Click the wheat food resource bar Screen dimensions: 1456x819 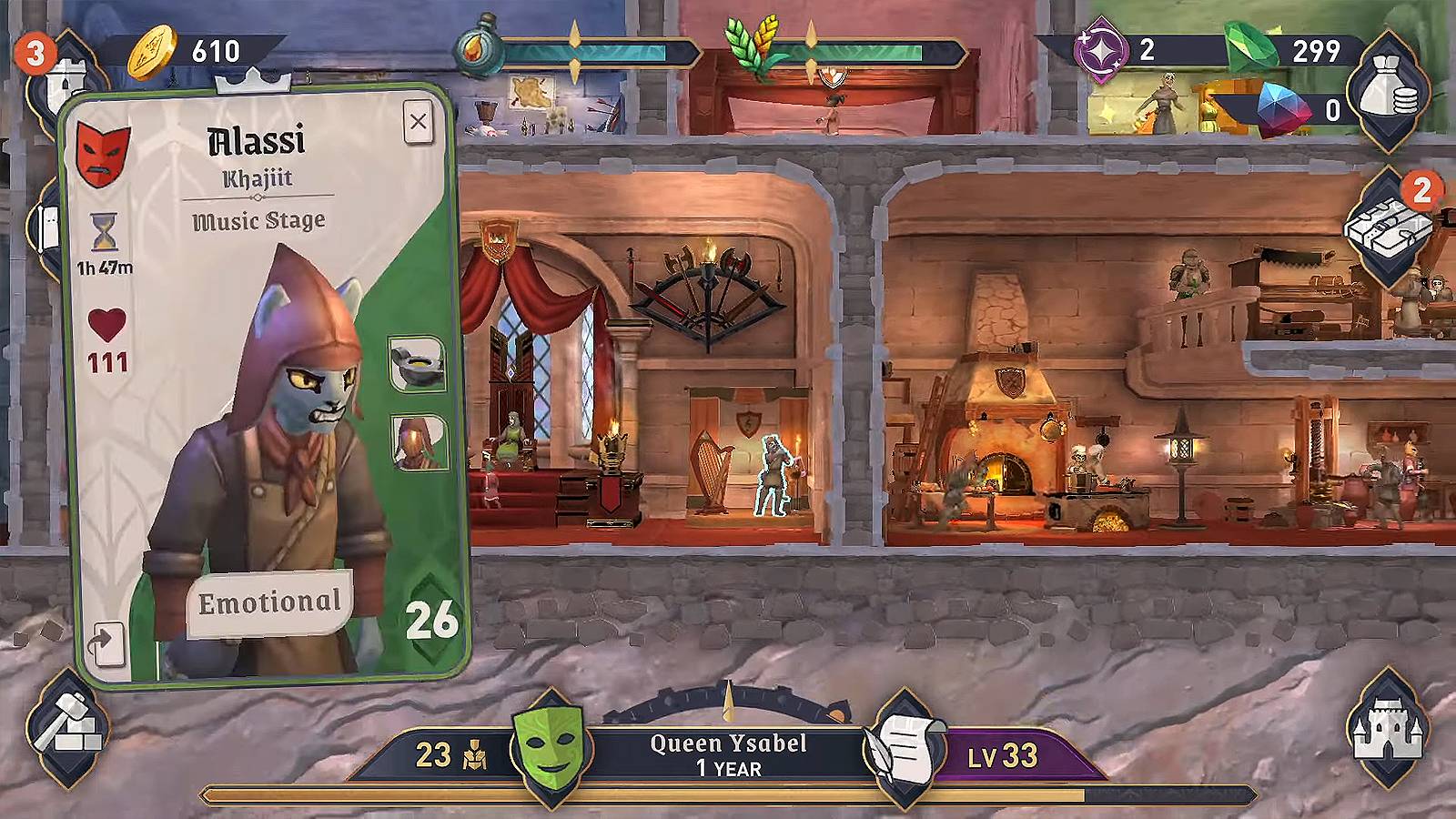846,54
